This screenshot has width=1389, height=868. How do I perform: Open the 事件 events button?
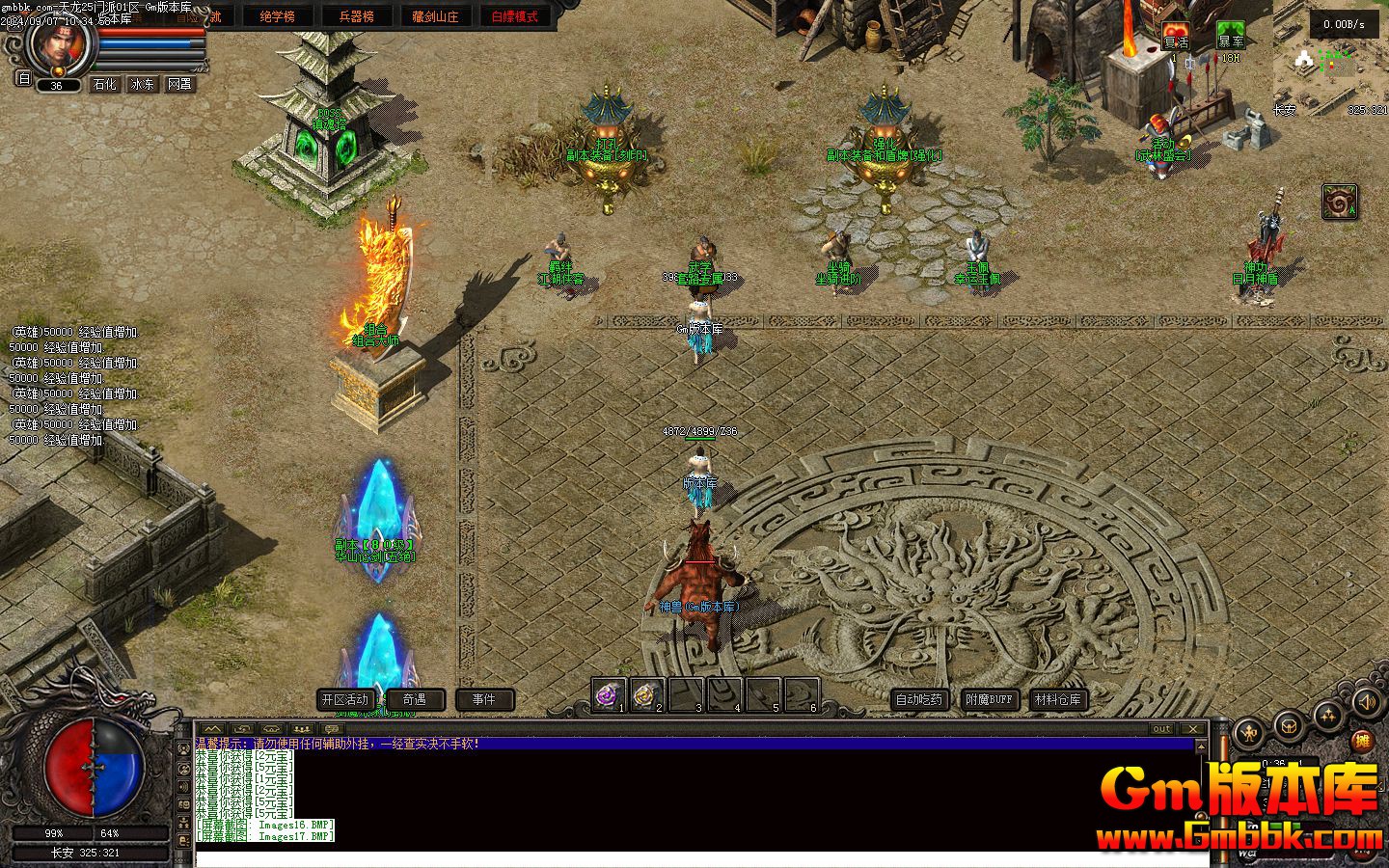click(x=484, y=699)
